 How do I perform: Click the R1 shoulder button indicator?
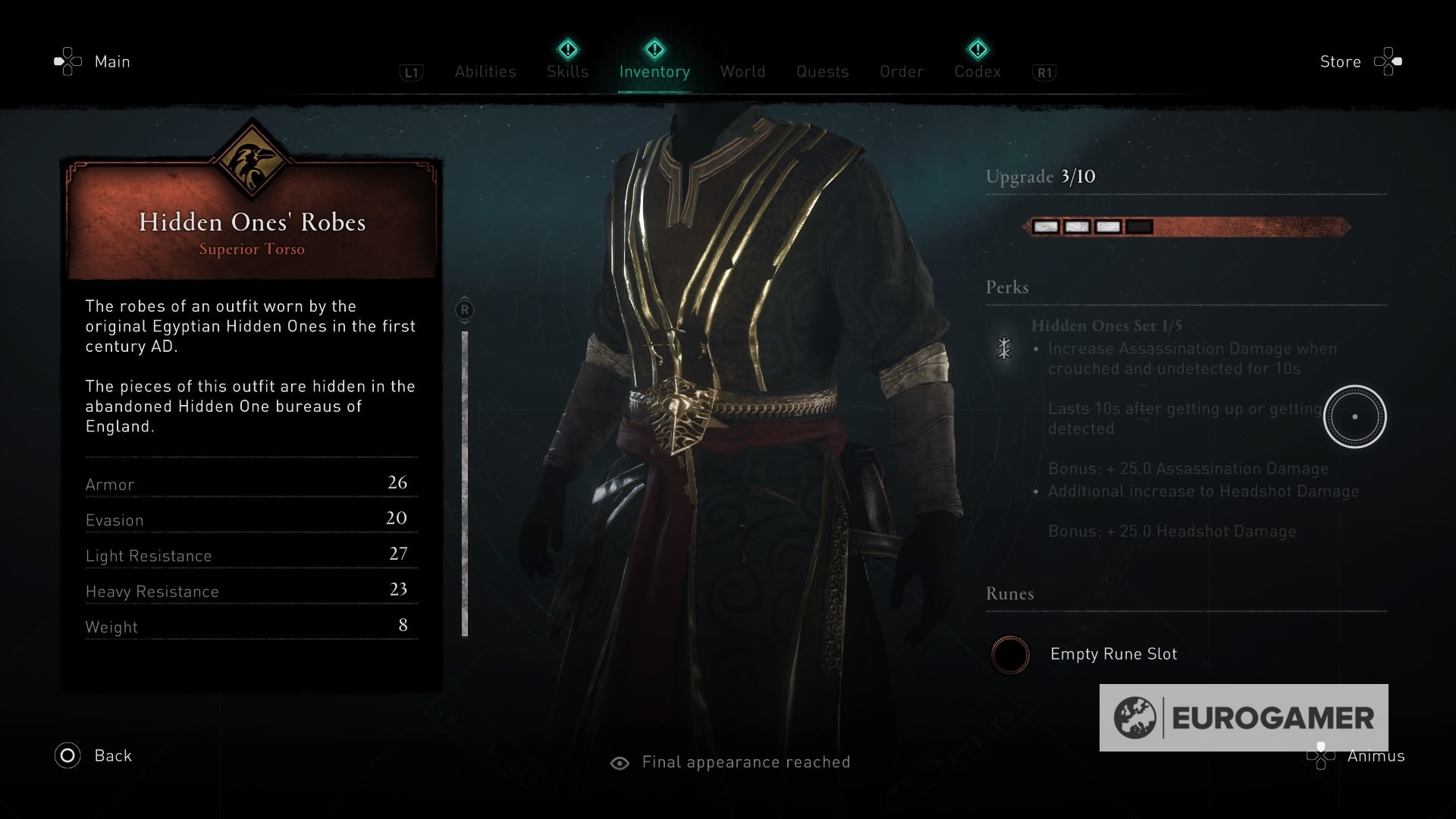click(x=1044, y=72)
